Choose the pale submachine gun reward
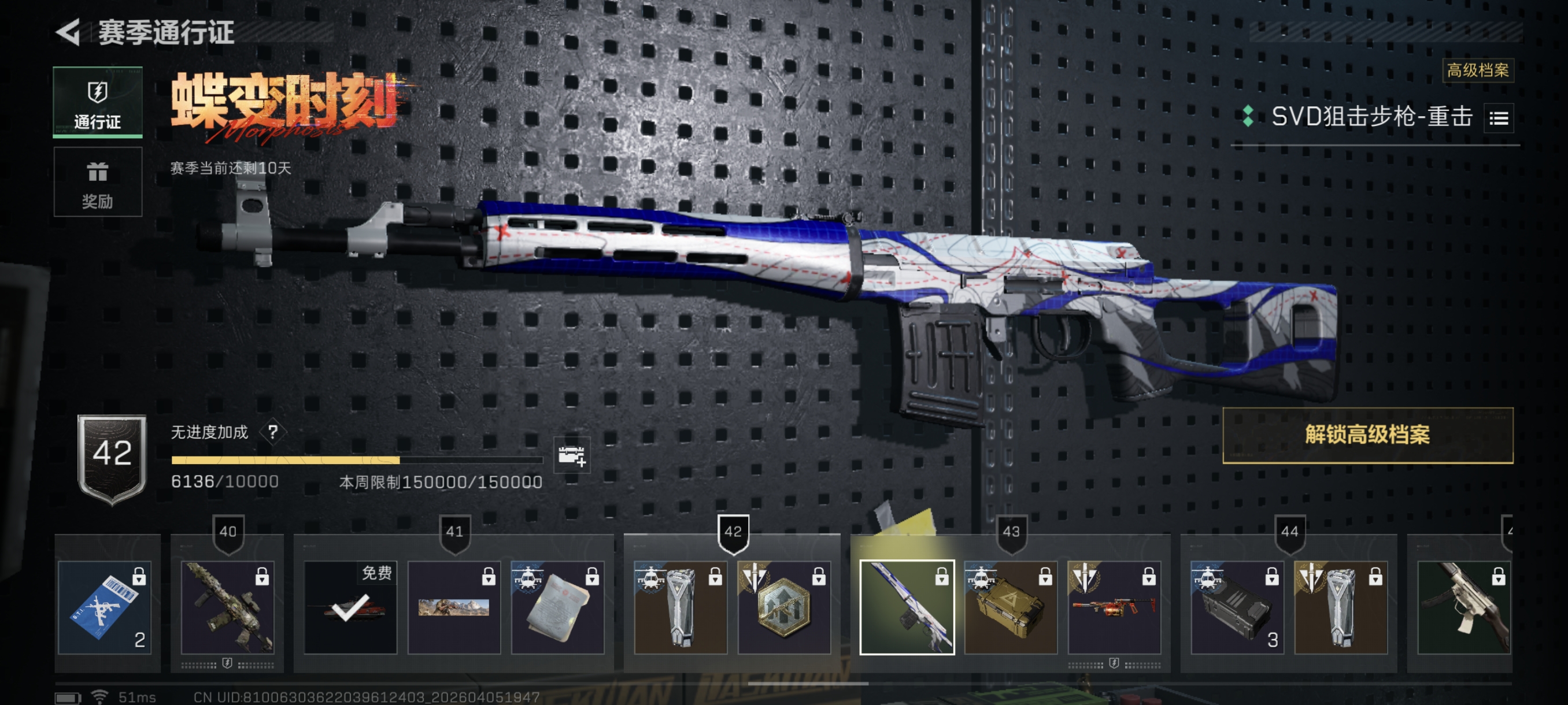 point(1463,607)
